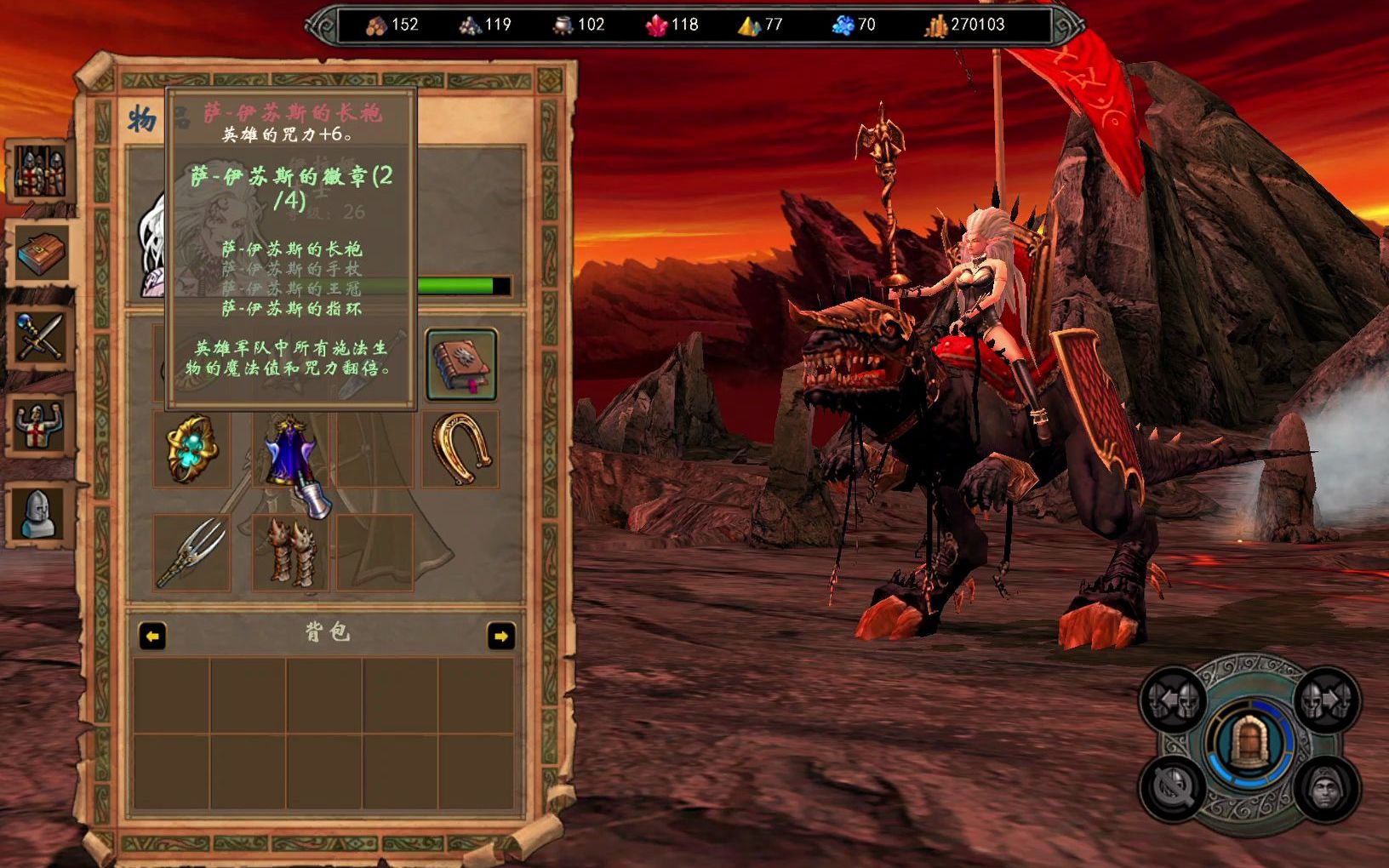
Task: Show the grey helmet bust tab
Action: [x=39, y=513]
